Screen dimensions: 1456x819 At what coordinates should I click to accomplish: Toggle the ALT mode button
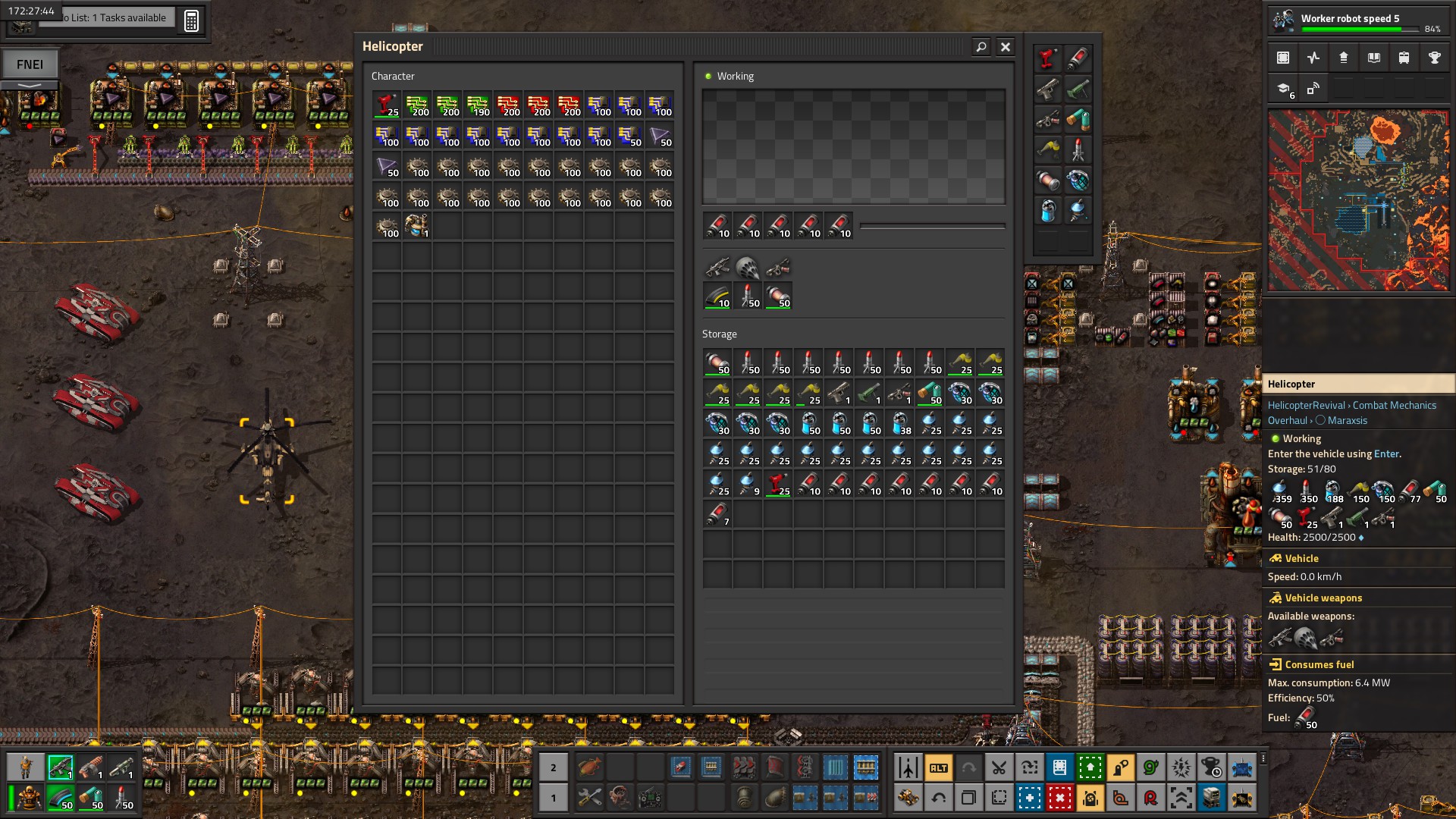tap(939, 768)
